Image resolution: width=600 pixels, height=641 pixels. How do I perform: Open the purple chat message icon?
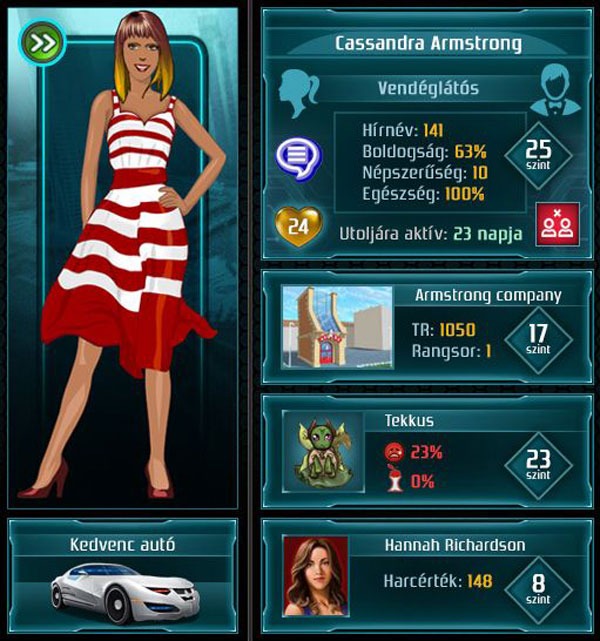point(295,155)
